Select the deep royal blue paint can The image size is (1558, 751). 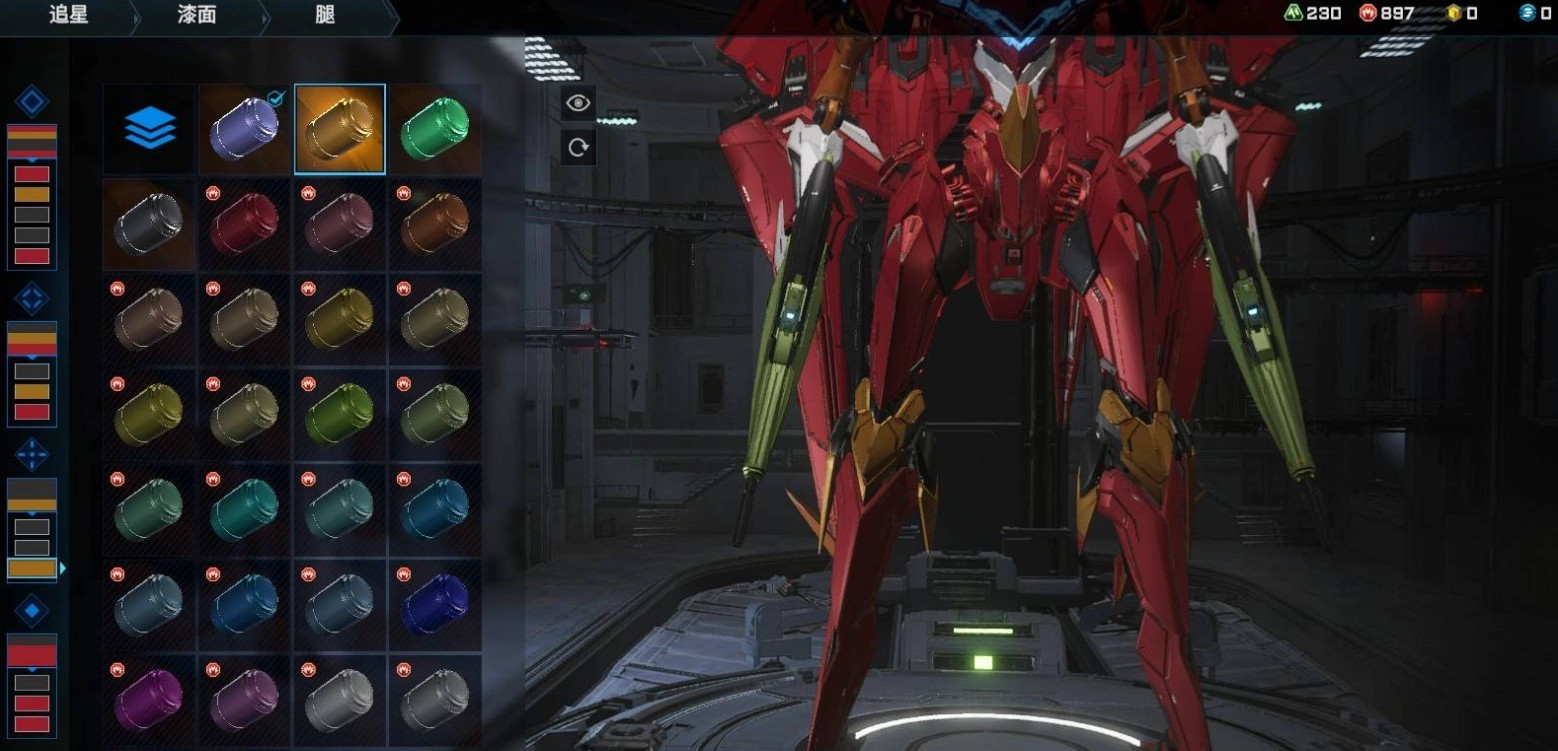(x=435, y=605)
